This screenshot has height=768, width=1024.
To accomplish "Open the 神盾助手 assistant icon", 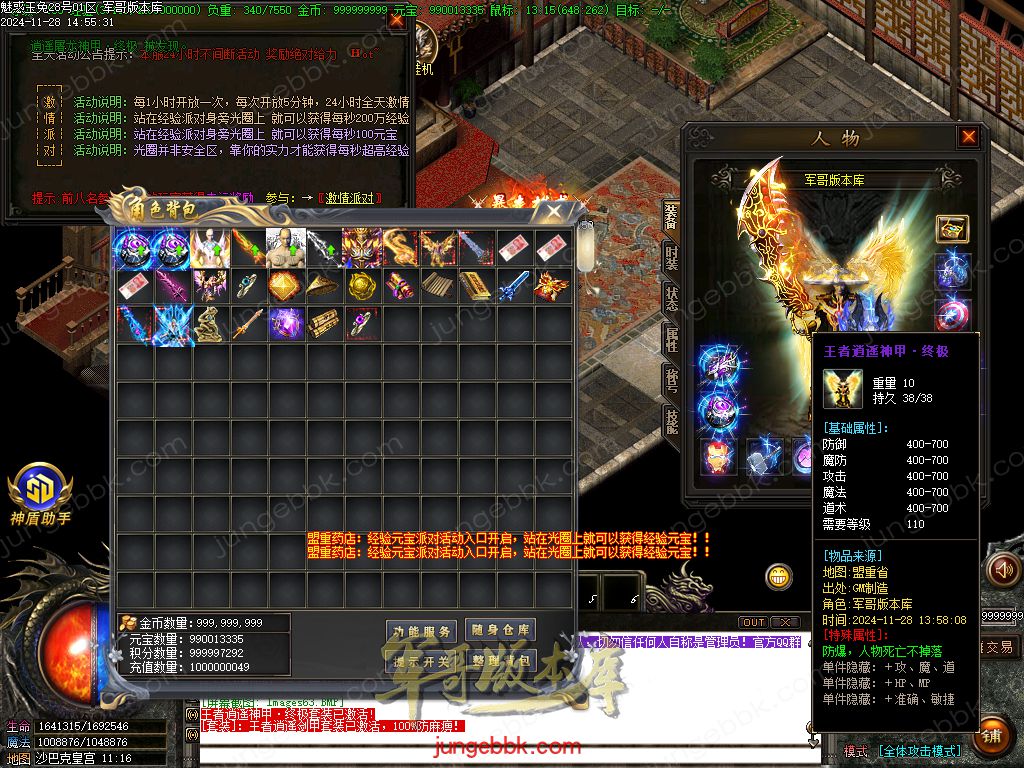I will [40, 490].
